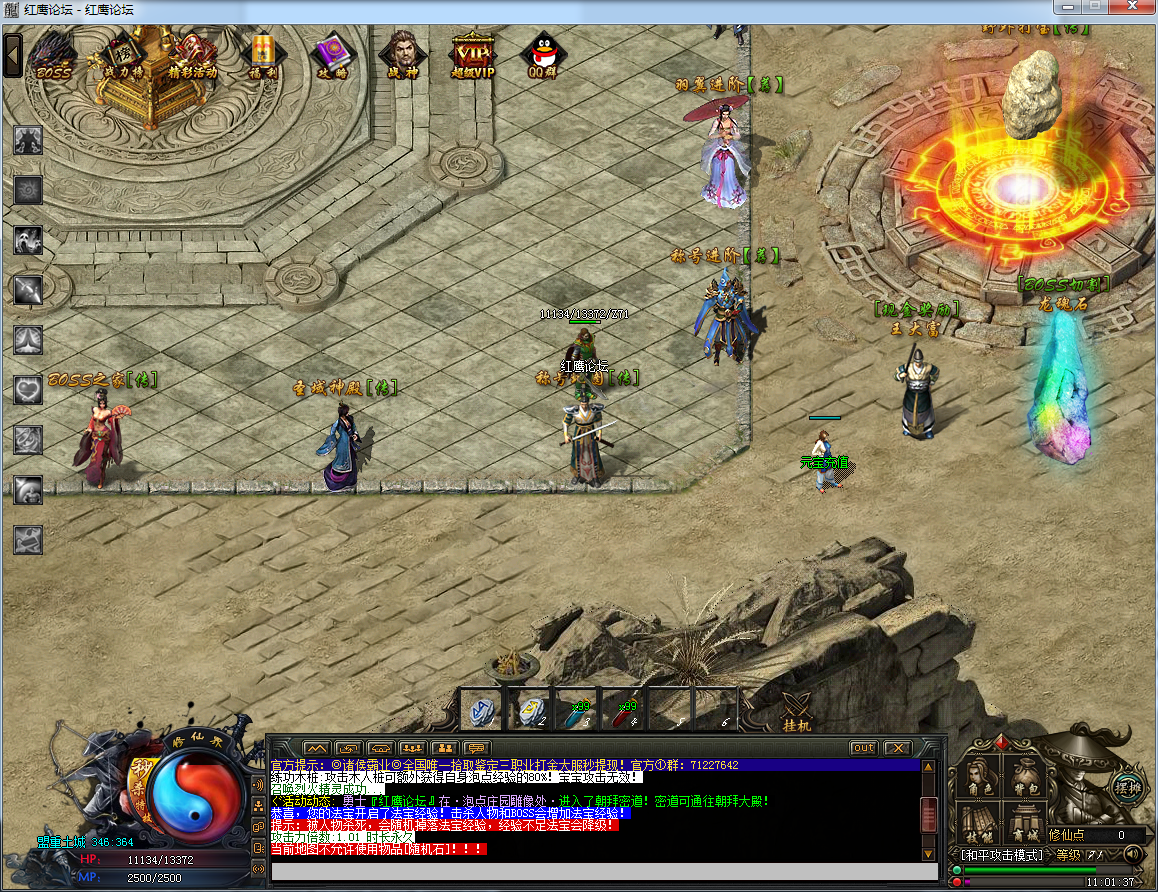Click the round 摆摊 stall button
The width and height of the screenshot is (1158, 892).
tap(1127, 784)
